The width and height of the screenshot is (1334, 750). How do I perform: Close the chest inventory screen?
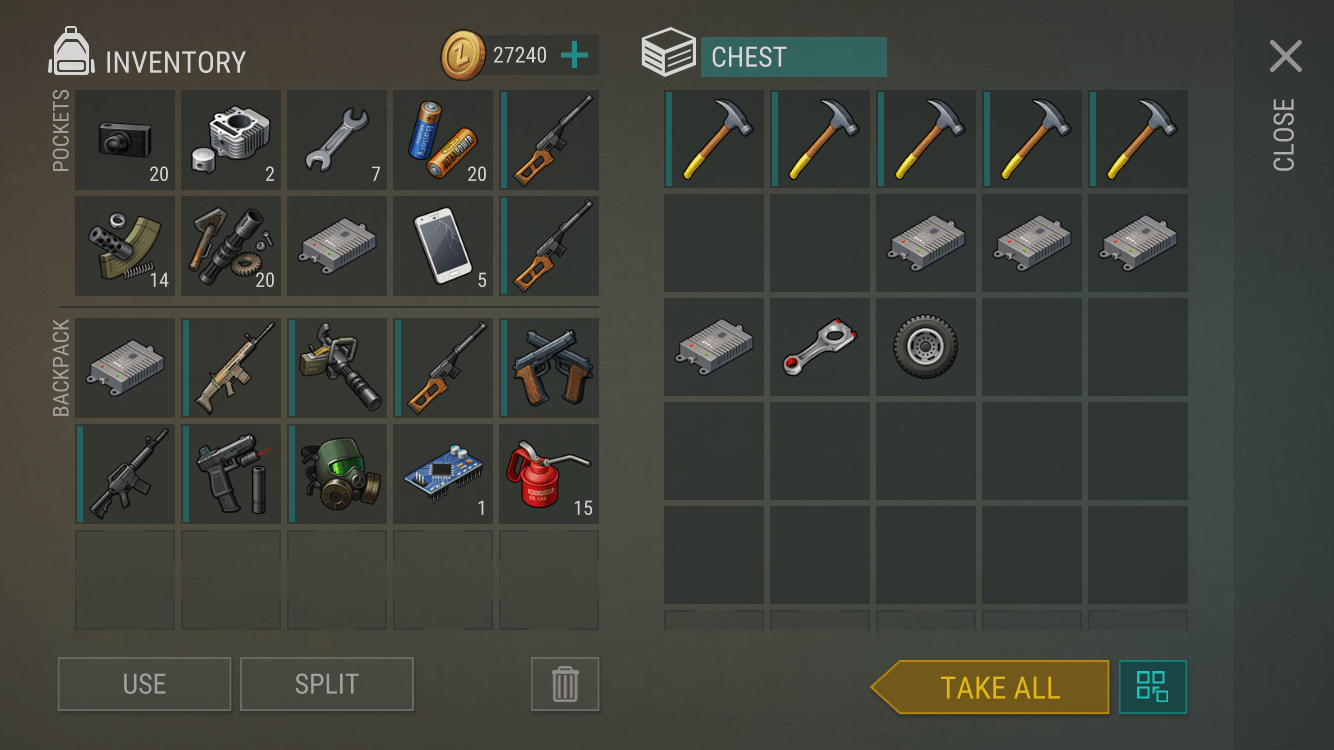1285,58
